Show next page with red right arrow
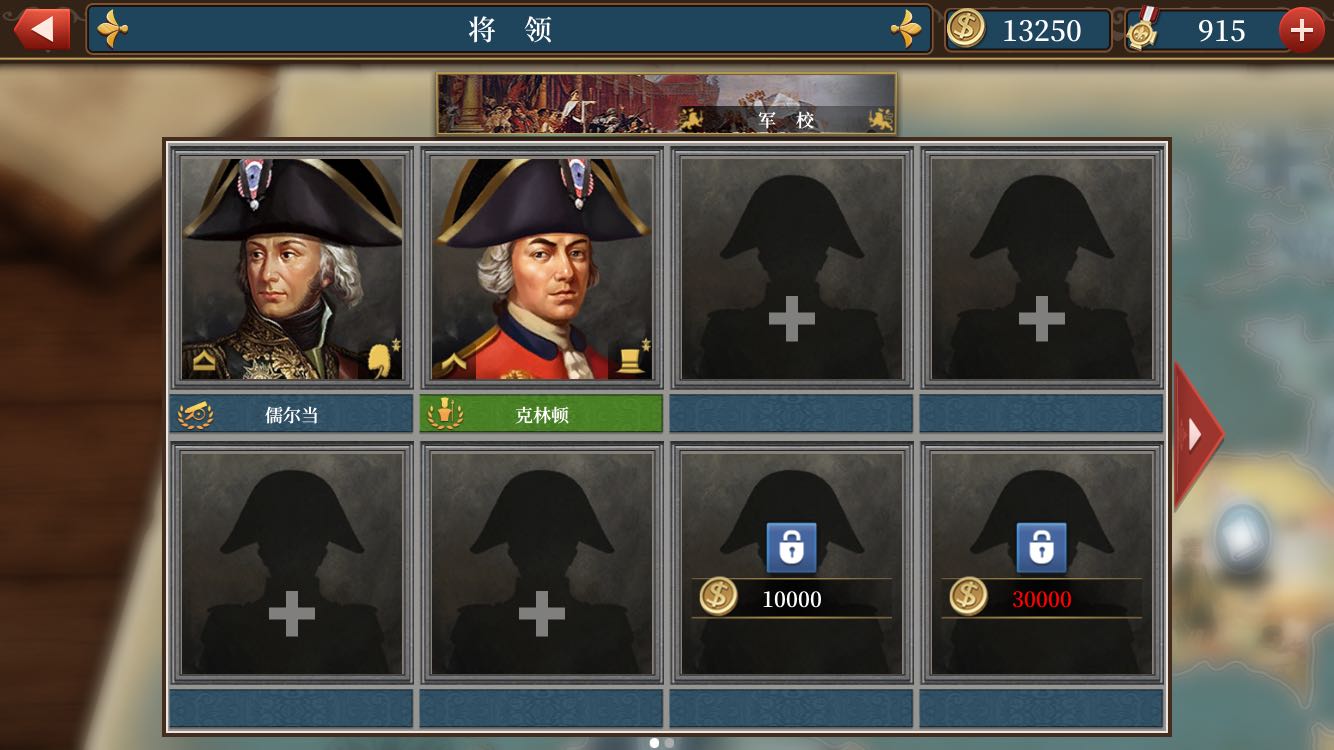Screen dimensions: 1334x750 click(x=1197, y=434)
